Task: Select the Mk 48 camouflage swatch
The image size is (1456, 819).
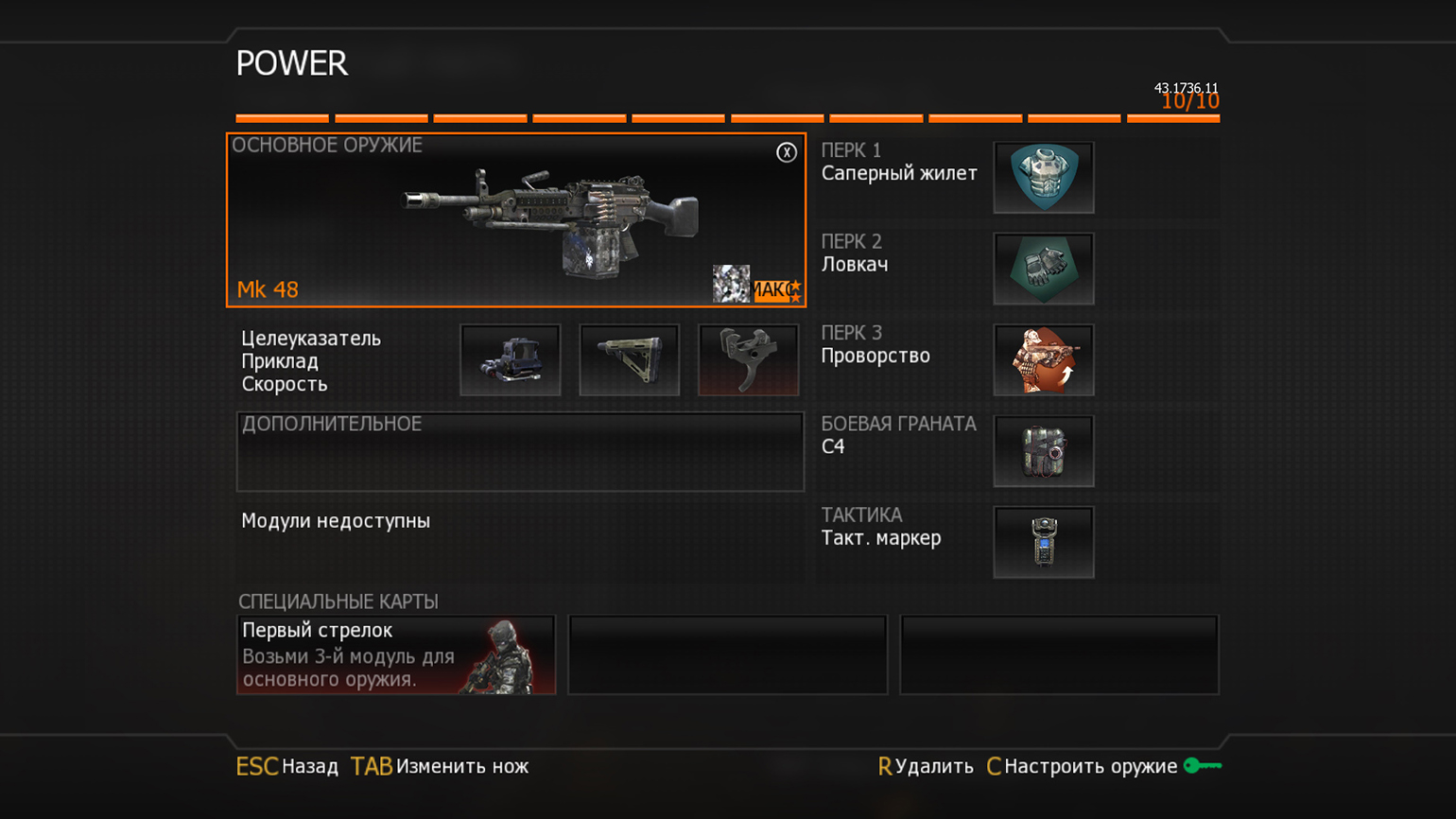Action: [731, 284]
